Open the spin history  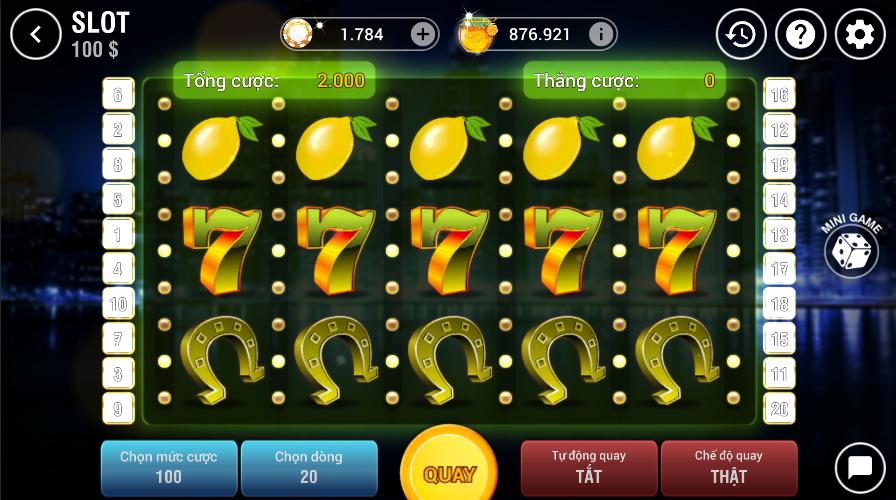point(741,35)
